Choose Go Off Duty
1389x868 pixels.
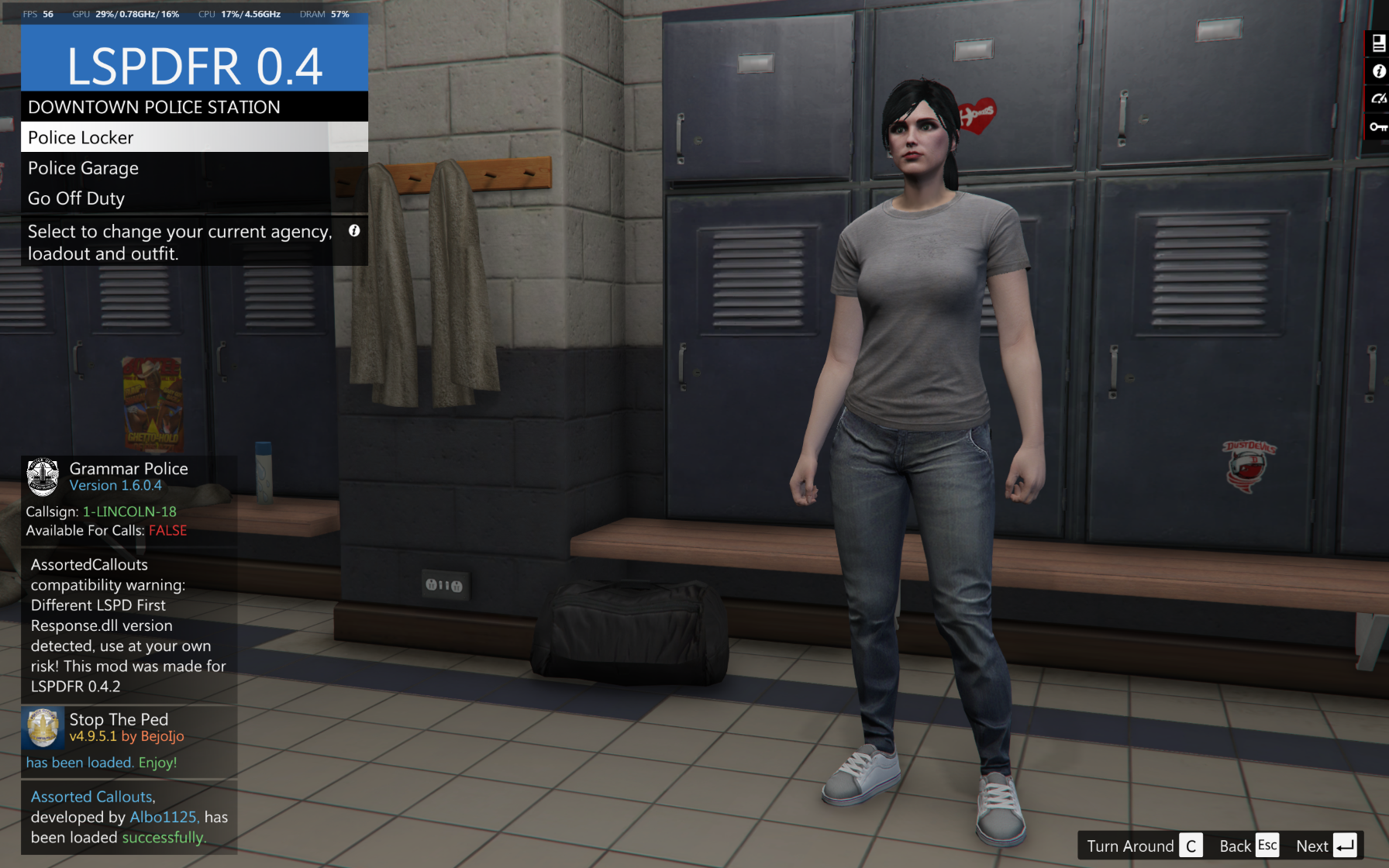(x=194, y=198)
